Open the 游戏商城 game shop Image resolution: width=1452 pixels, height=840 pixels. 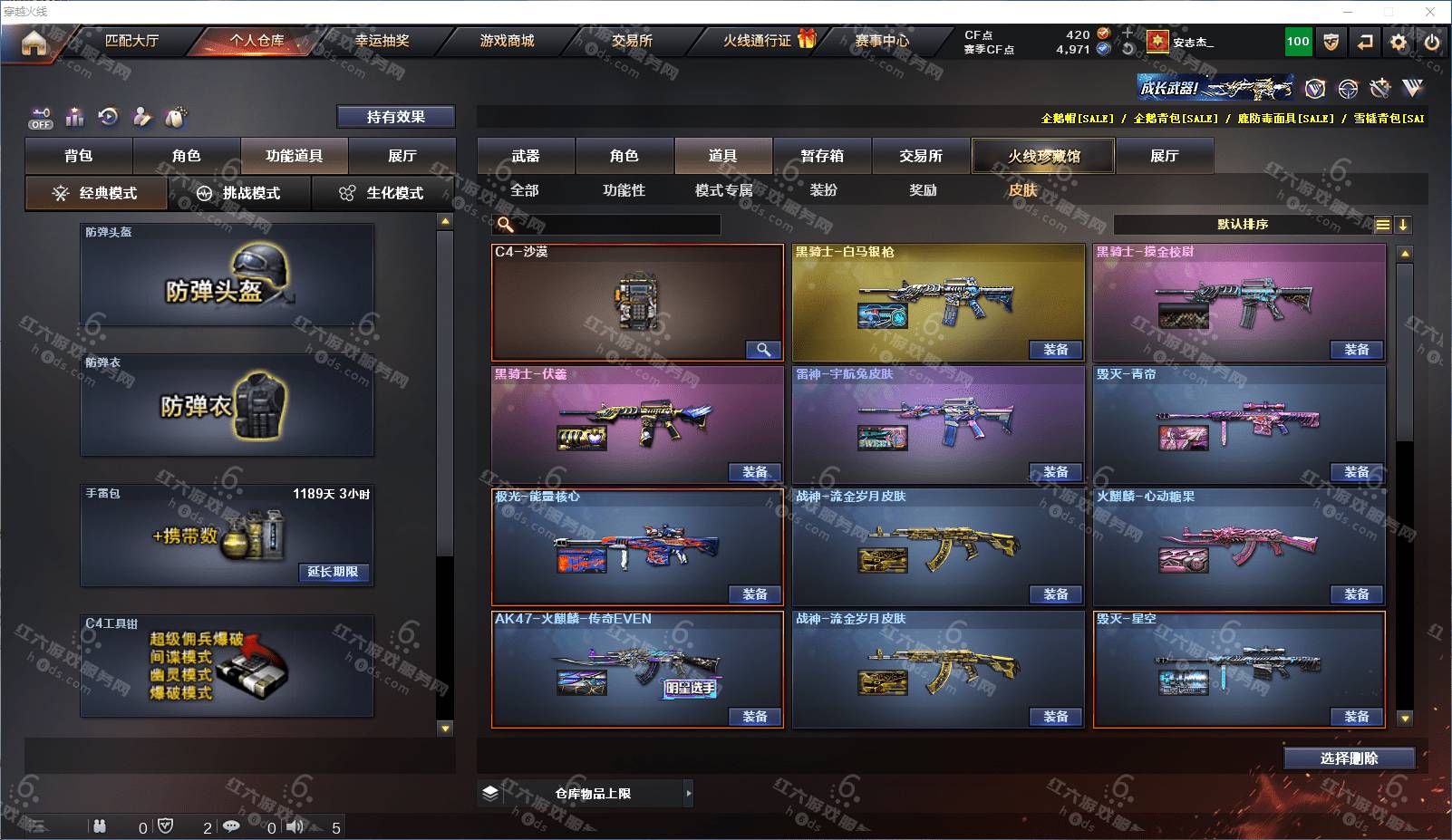(x=507, y=41)
